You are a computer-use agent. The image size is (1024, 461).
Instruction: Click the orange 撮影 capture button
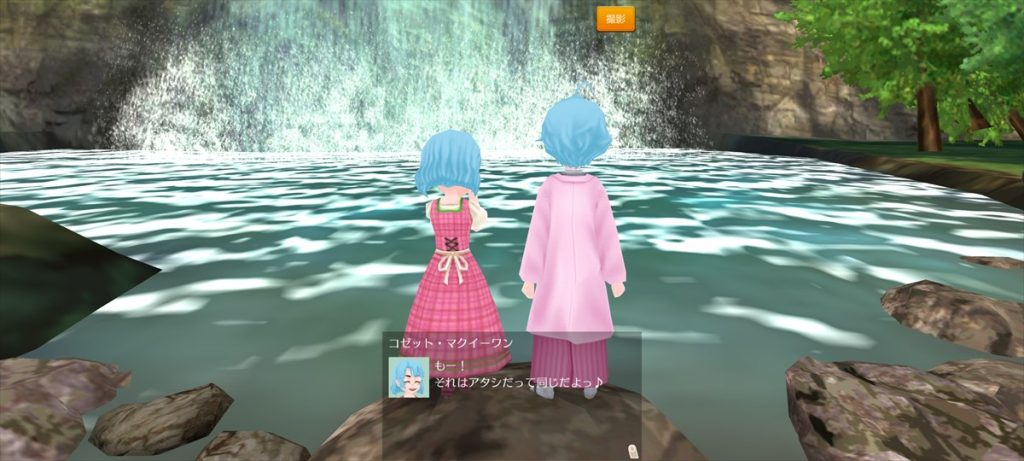[x=615, y=19]
